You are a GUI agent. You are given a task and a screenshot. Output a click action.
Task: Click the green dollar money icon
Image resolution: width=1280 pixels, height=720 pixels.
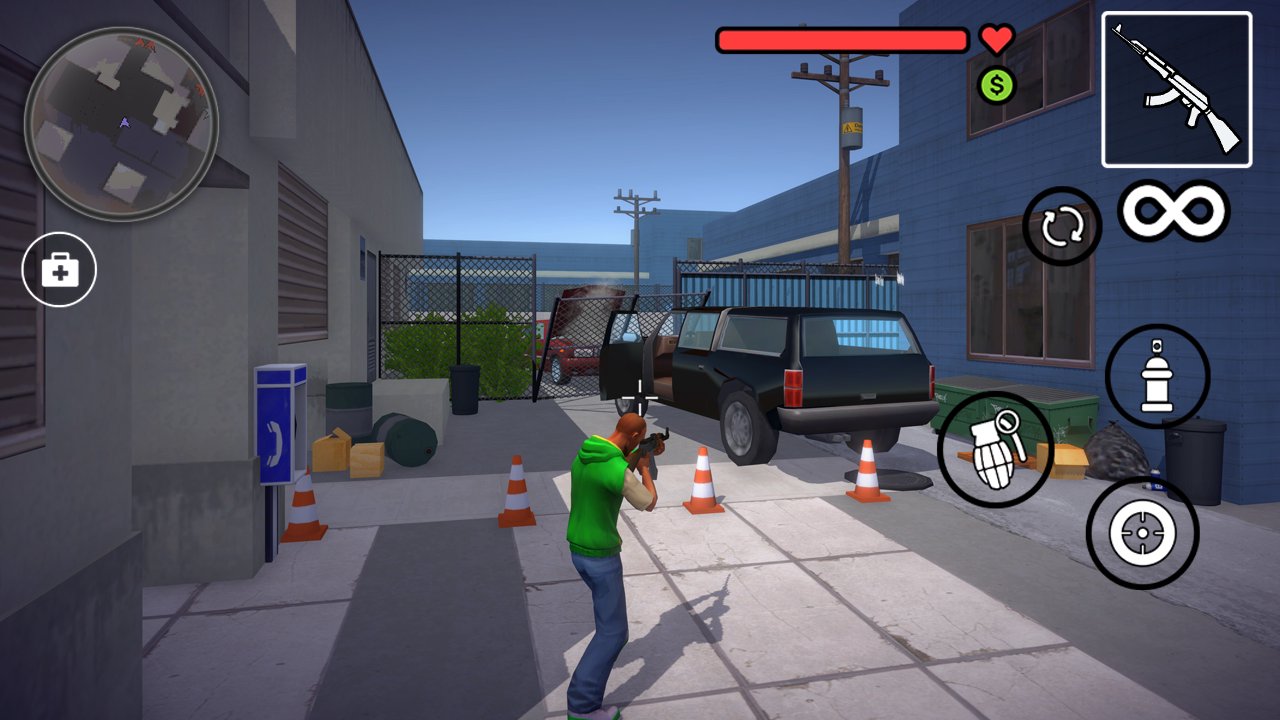[996, 85]
